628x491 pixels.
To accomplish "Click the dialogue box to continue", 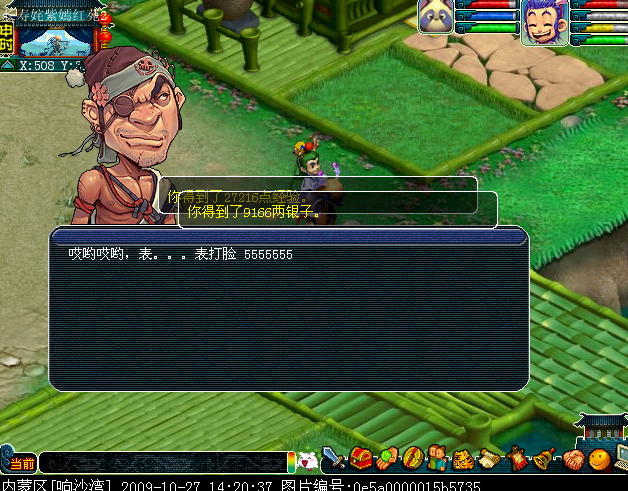I will pos(288,310).
